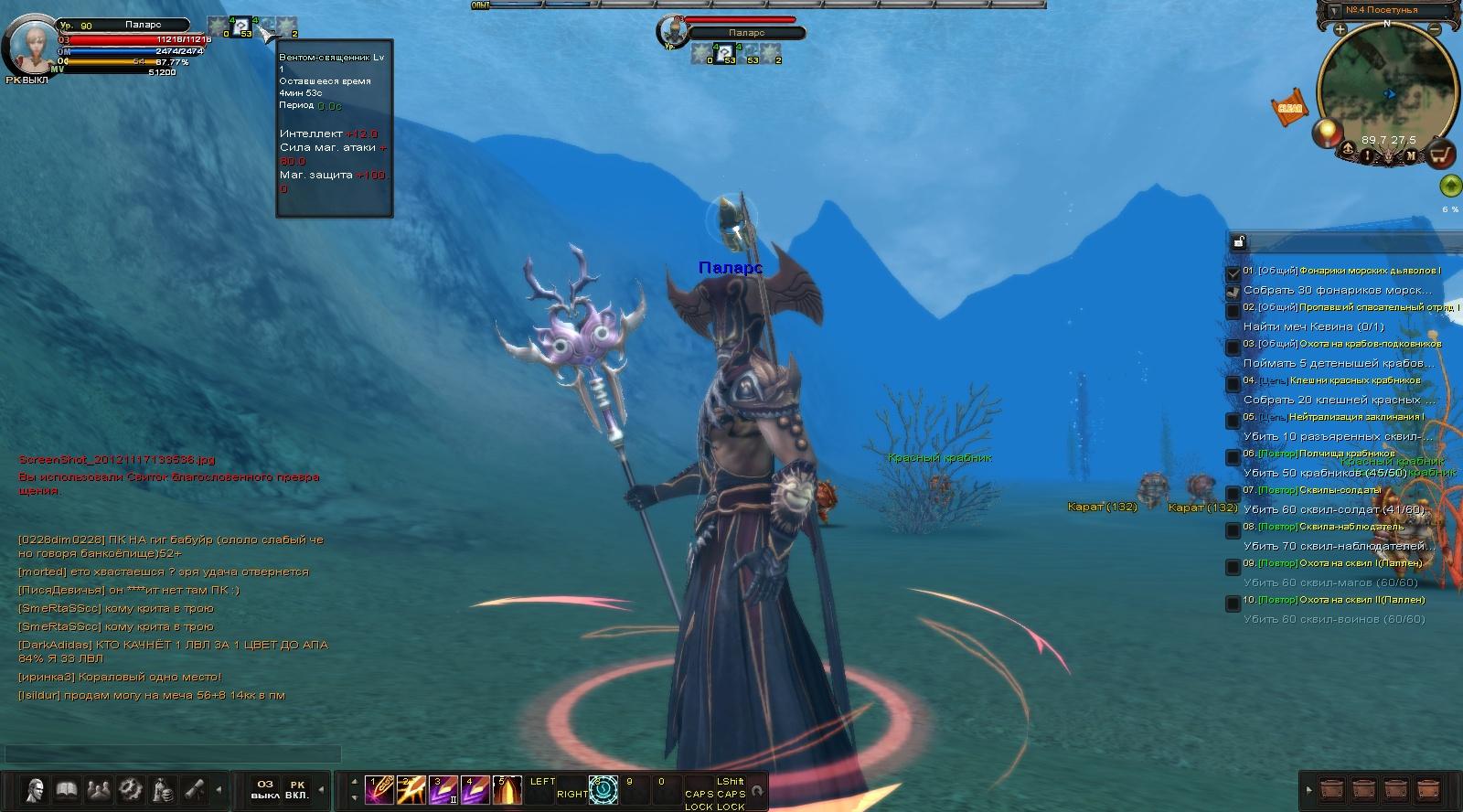Open the orange CLEAR scroll icon
The height and width of the screenshot is (812, 1463).
(1289, 107)
